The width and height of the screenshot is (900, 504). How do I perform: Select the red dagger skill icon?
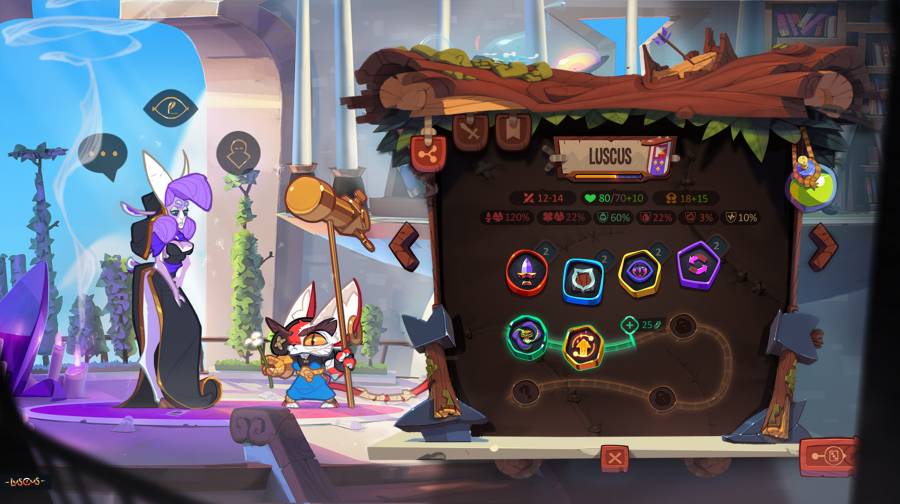click(527, 271)
